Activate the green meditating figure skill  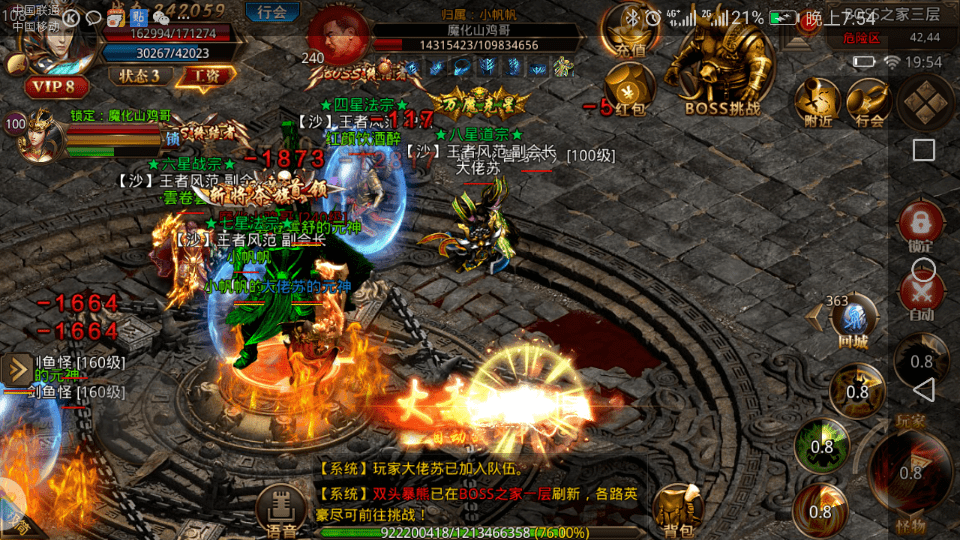click(x=821, y=445)
